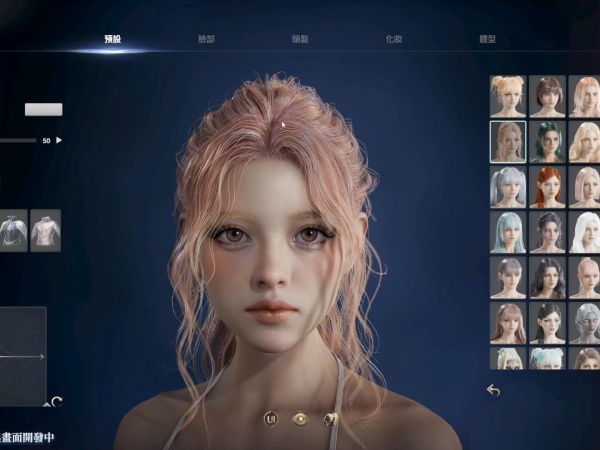Choose the long white-haired preset
Viewport: 600px width, 450px height.
585,232
